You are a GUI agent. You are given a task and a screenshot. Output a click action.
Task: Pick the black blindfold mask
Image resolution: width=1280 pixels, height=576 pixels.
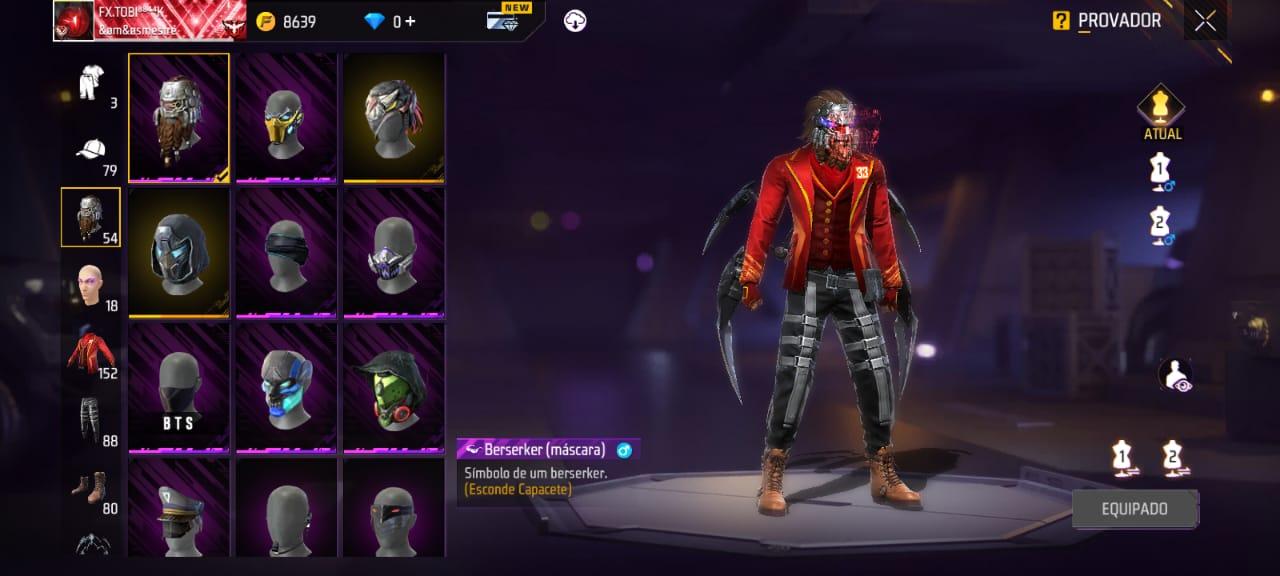pyautogui.click(x=287, y=253)
